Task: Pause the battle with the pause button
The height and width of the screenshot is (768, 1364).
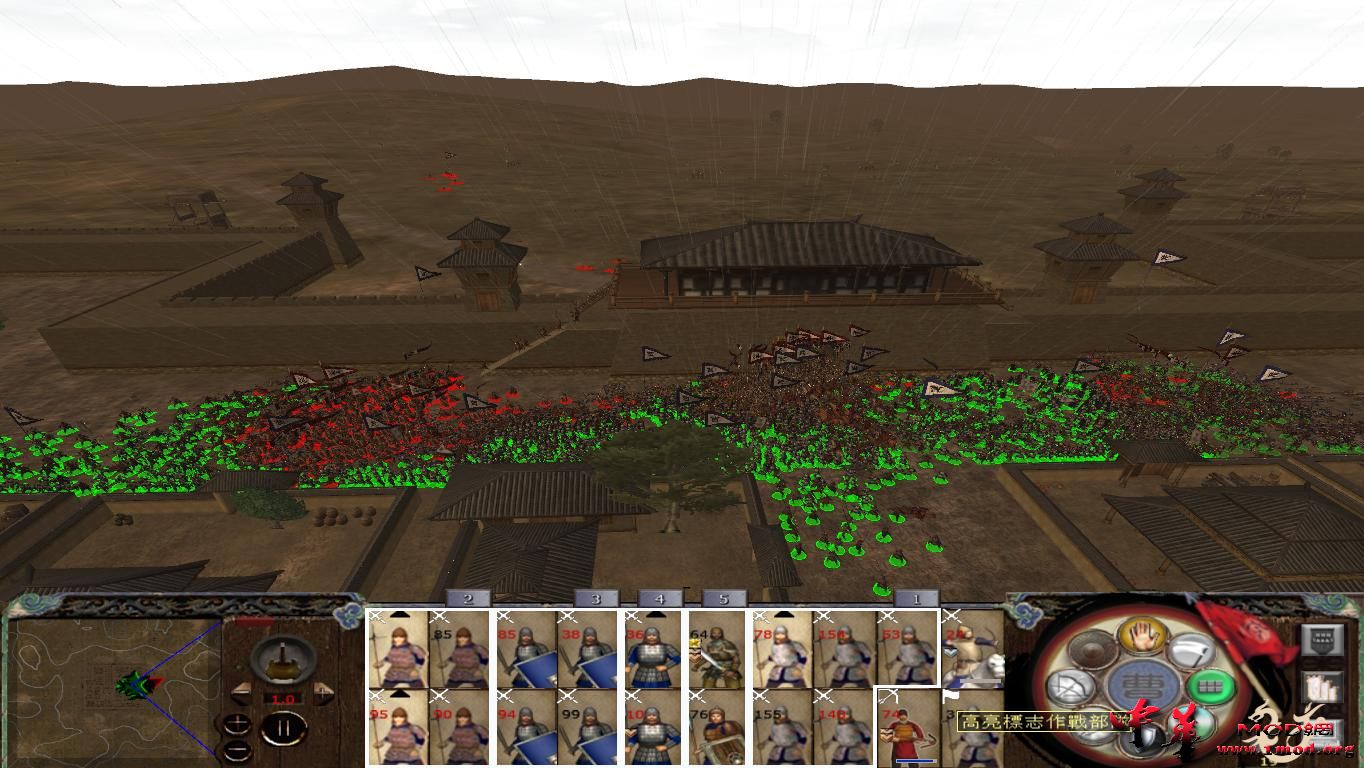Action: (x=282, y=728)
